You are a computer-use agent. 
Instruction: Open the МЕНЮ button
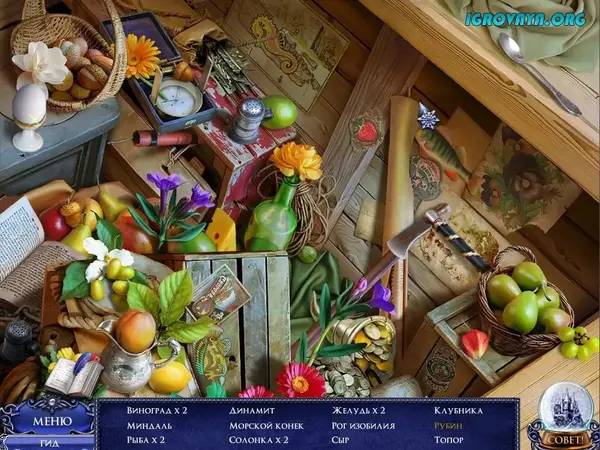51,420
